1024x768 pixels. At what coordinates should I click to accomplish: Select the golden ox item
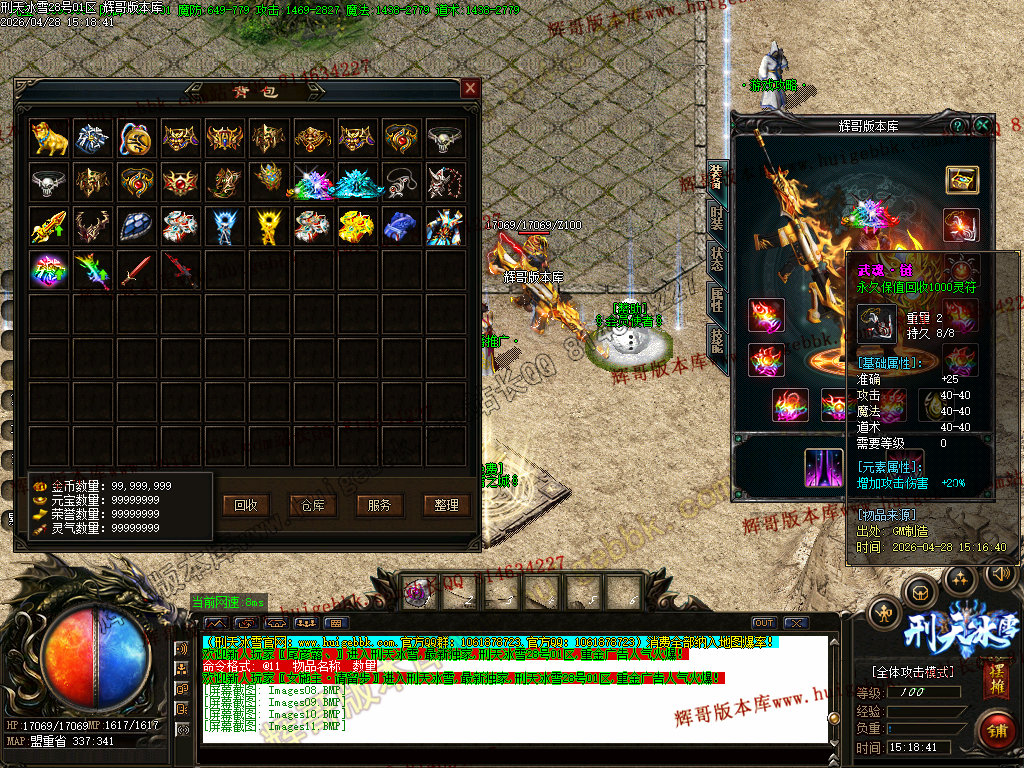coord(49,138)
